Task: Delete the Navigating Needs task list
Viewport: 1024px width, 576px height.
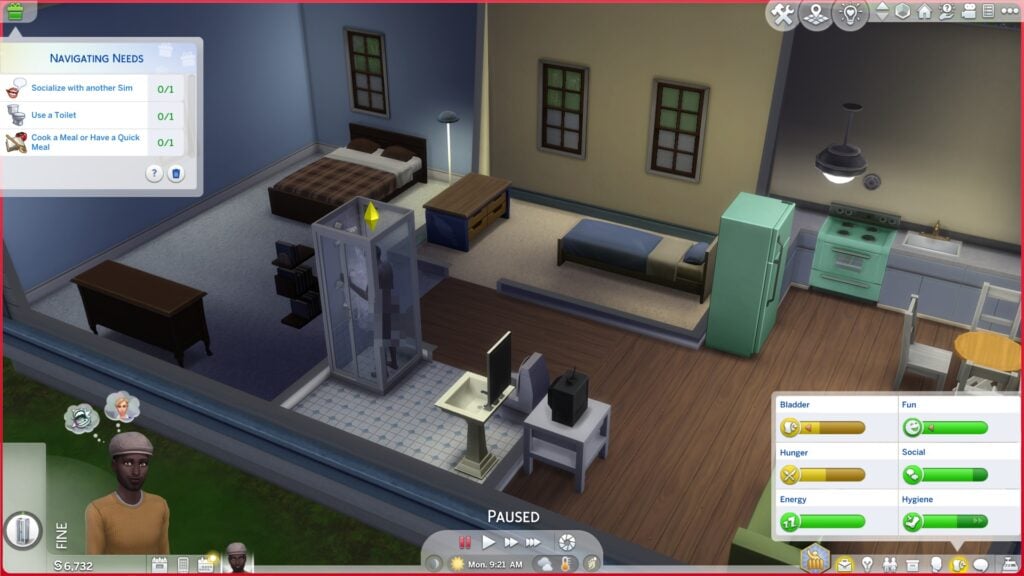Action: (176, 173)
